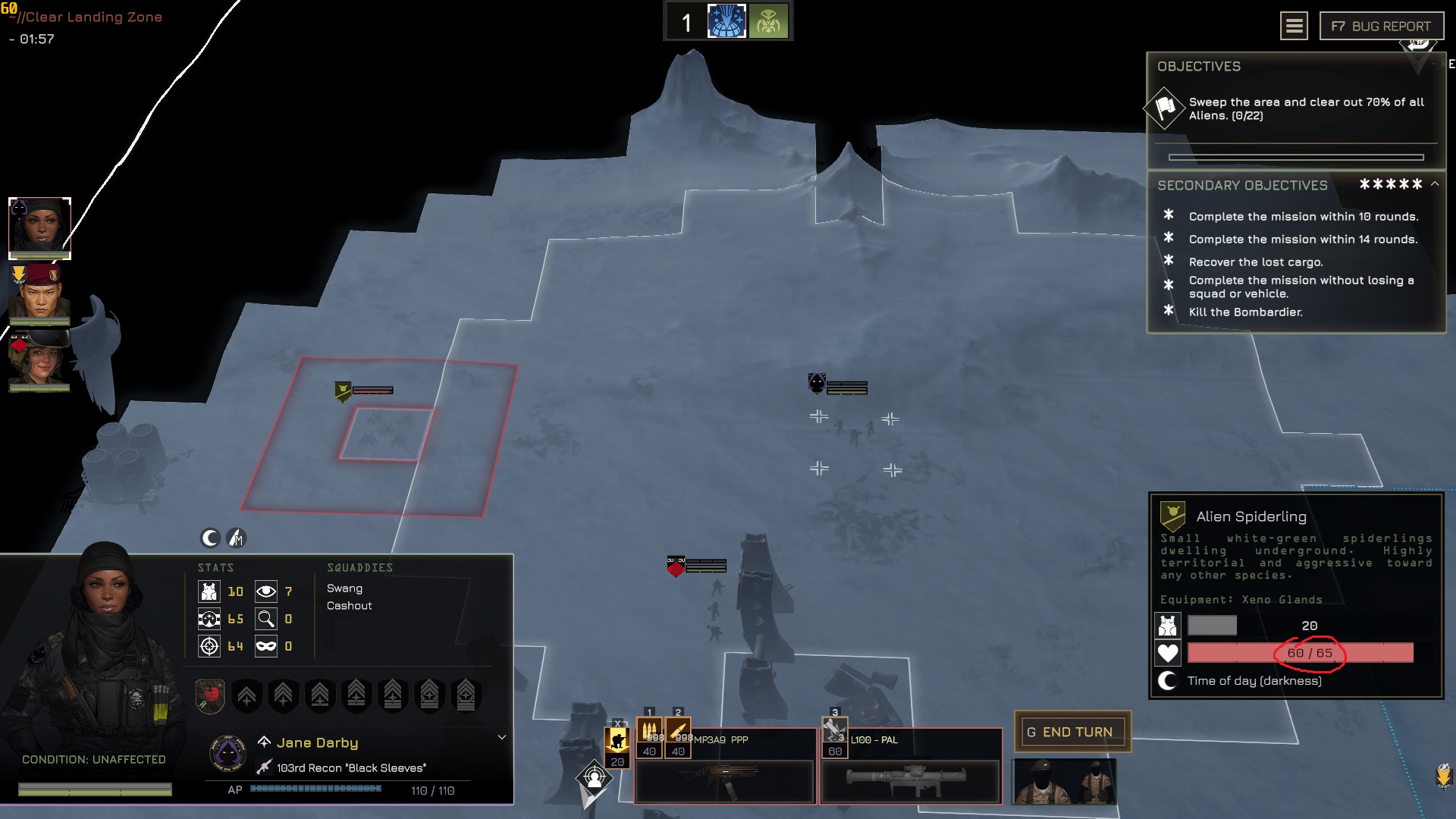Fire the L100 - PAL rocket ability

coord(834,733)
